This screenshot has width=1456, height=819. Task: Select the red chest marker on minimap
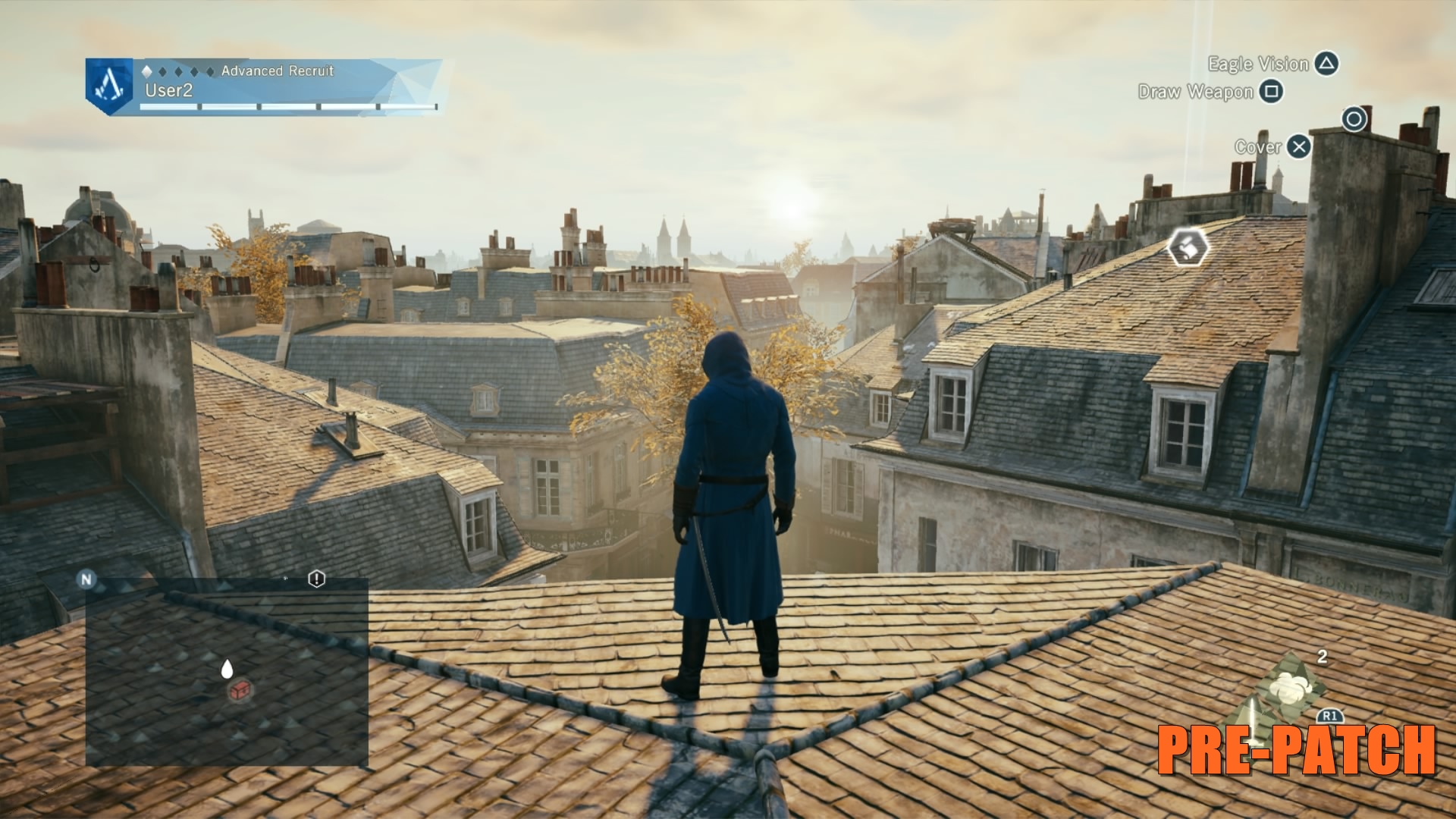240,690
